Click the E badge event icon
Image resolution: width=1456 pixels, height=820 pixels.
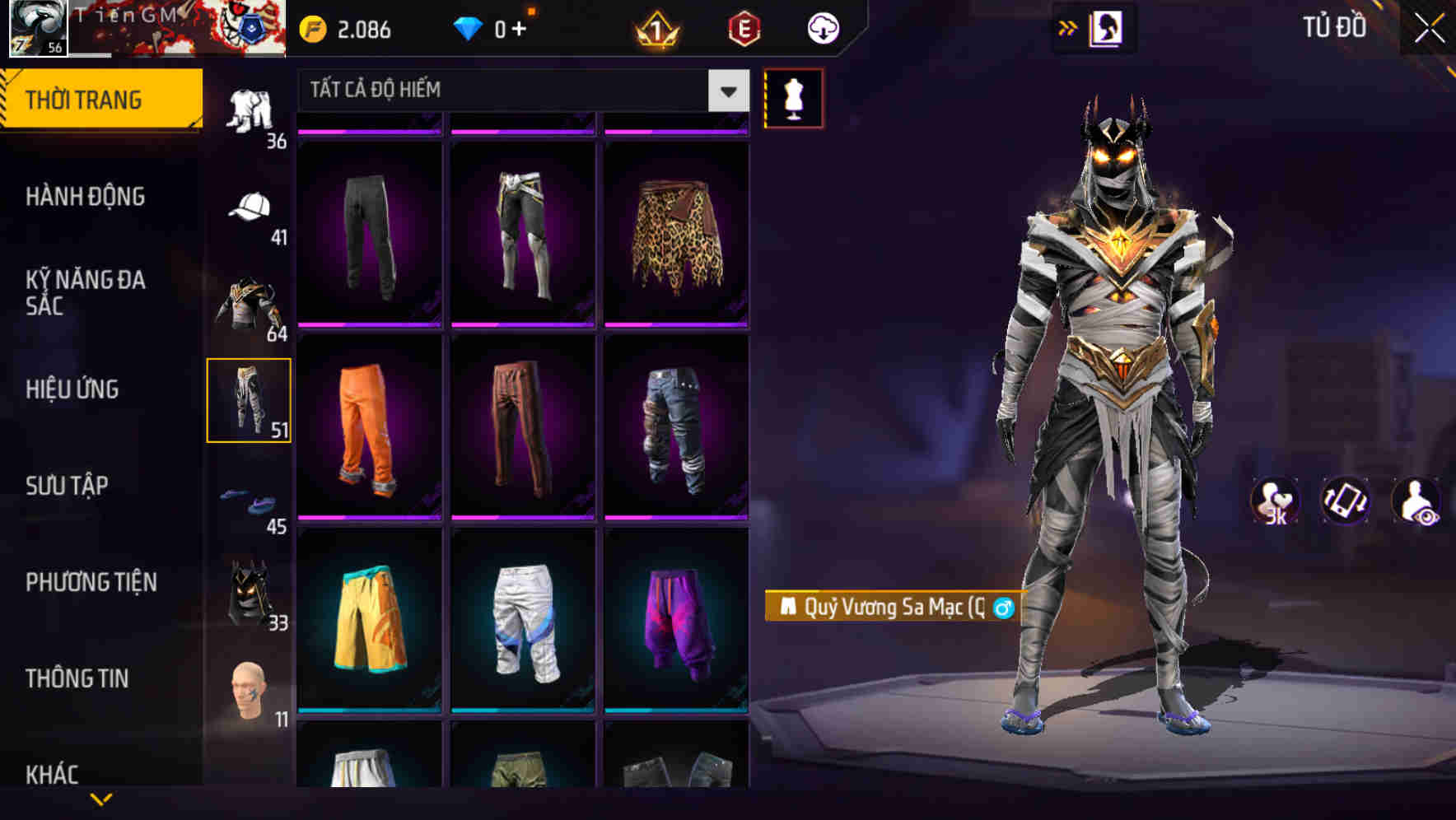[744, 27]
